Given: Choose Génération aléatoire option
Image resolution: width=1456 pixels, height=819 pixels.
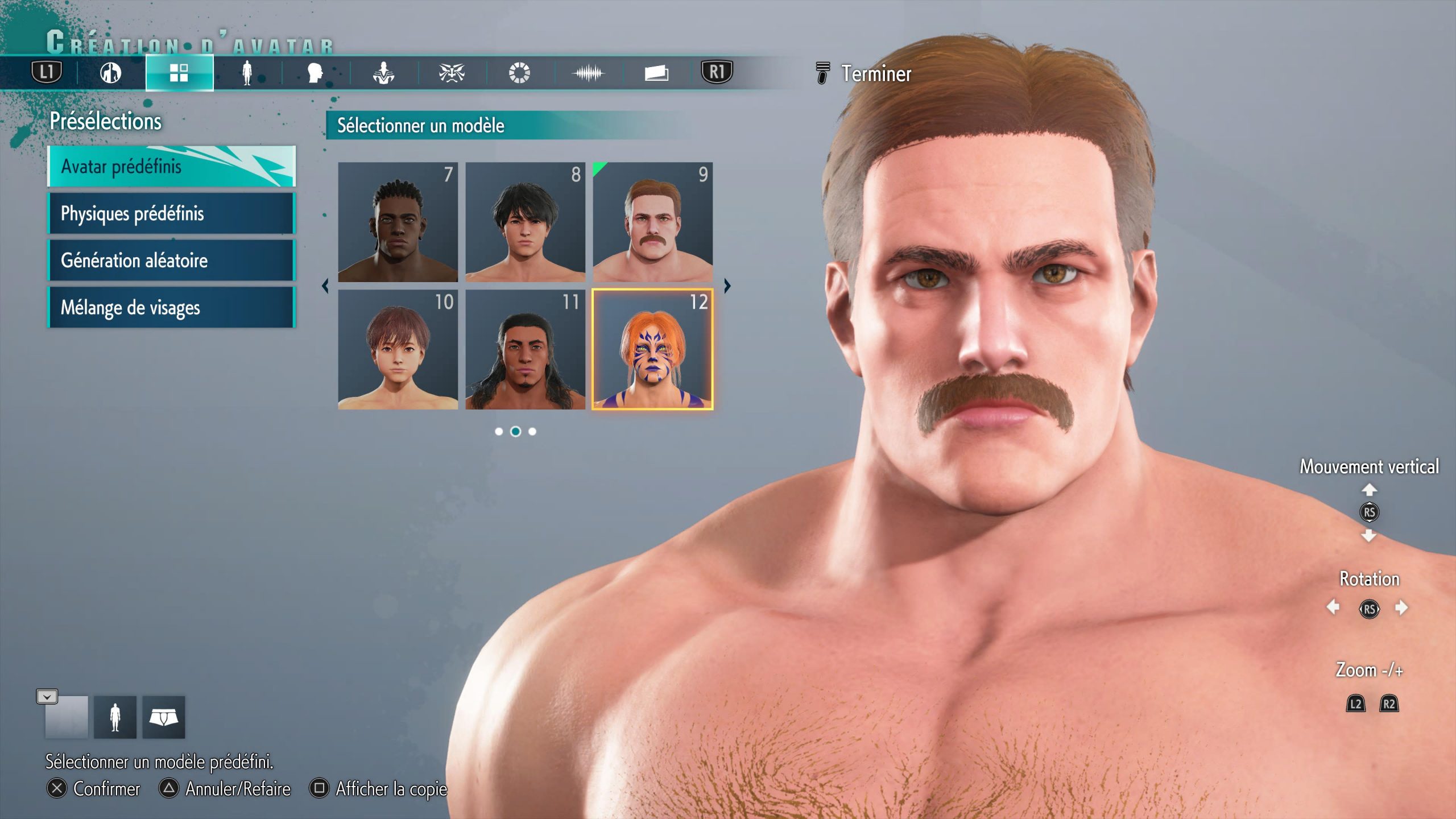Looking at the screenshot, I should coord(171,260).
